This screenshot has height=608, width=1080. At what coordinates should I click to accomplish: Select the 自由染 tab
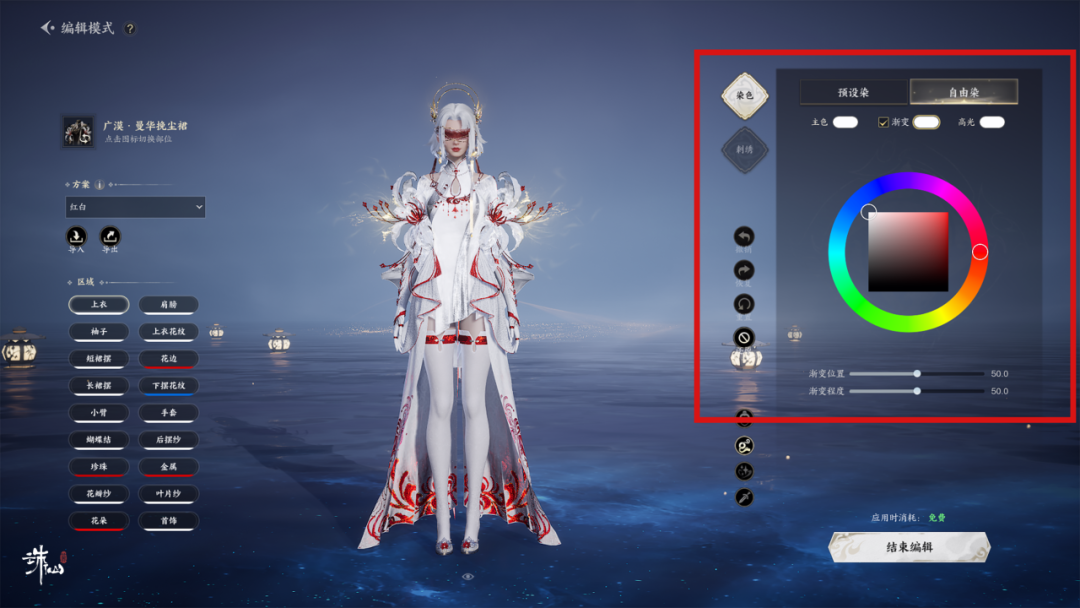[x=964, y=92]
